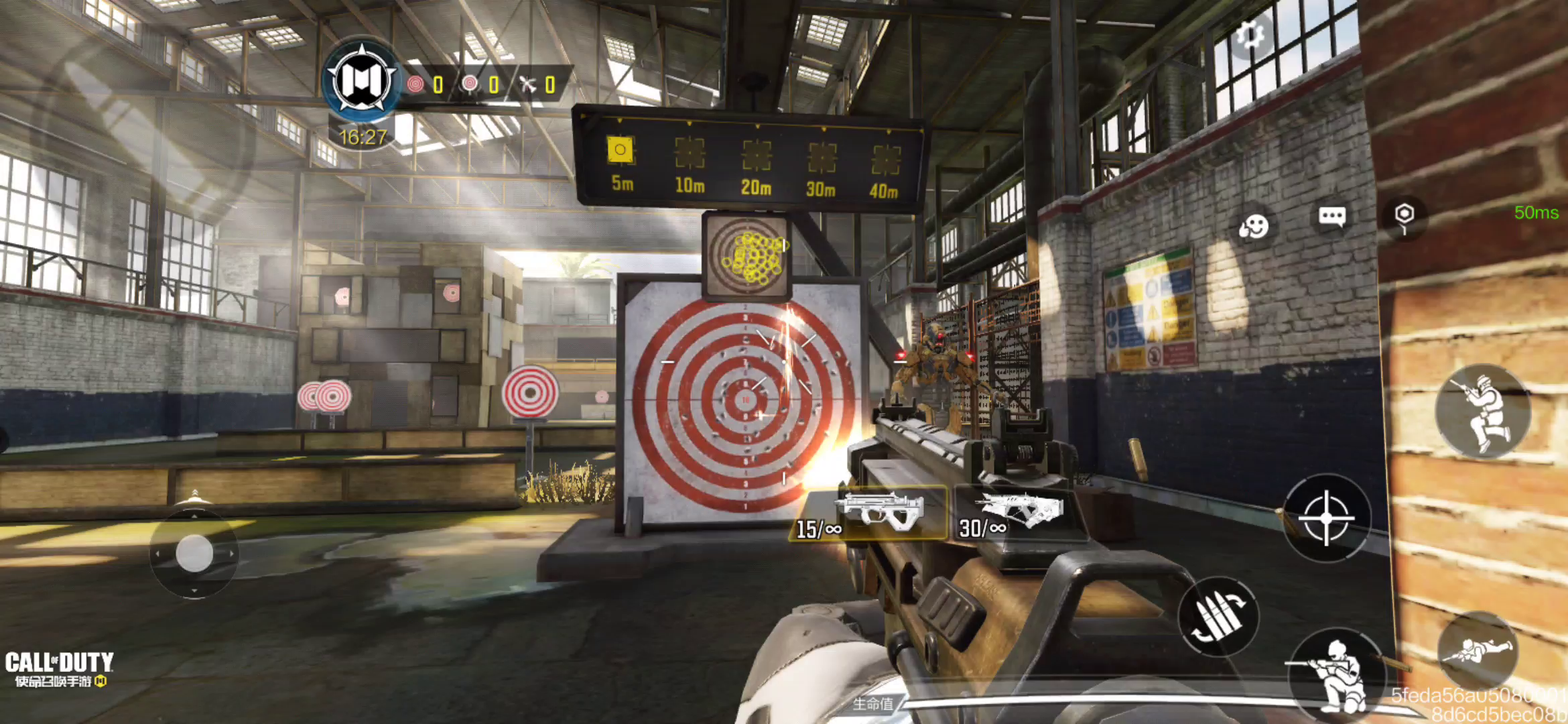
Task: Tap the movement joystick knob
Action: click(x=194, y=553)
